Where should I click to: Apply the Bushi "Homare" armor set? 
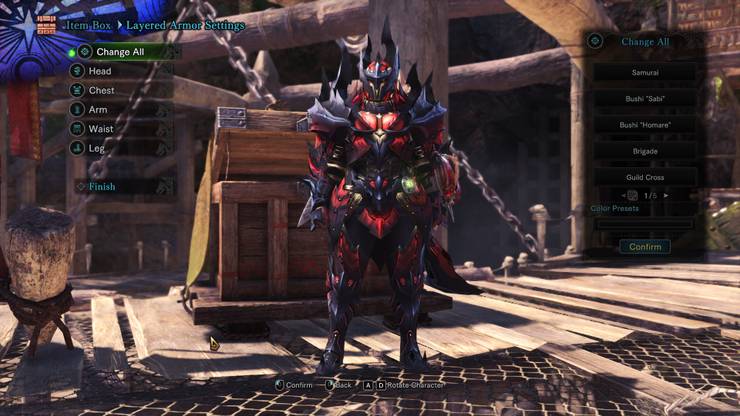click(x=645, y=125)
